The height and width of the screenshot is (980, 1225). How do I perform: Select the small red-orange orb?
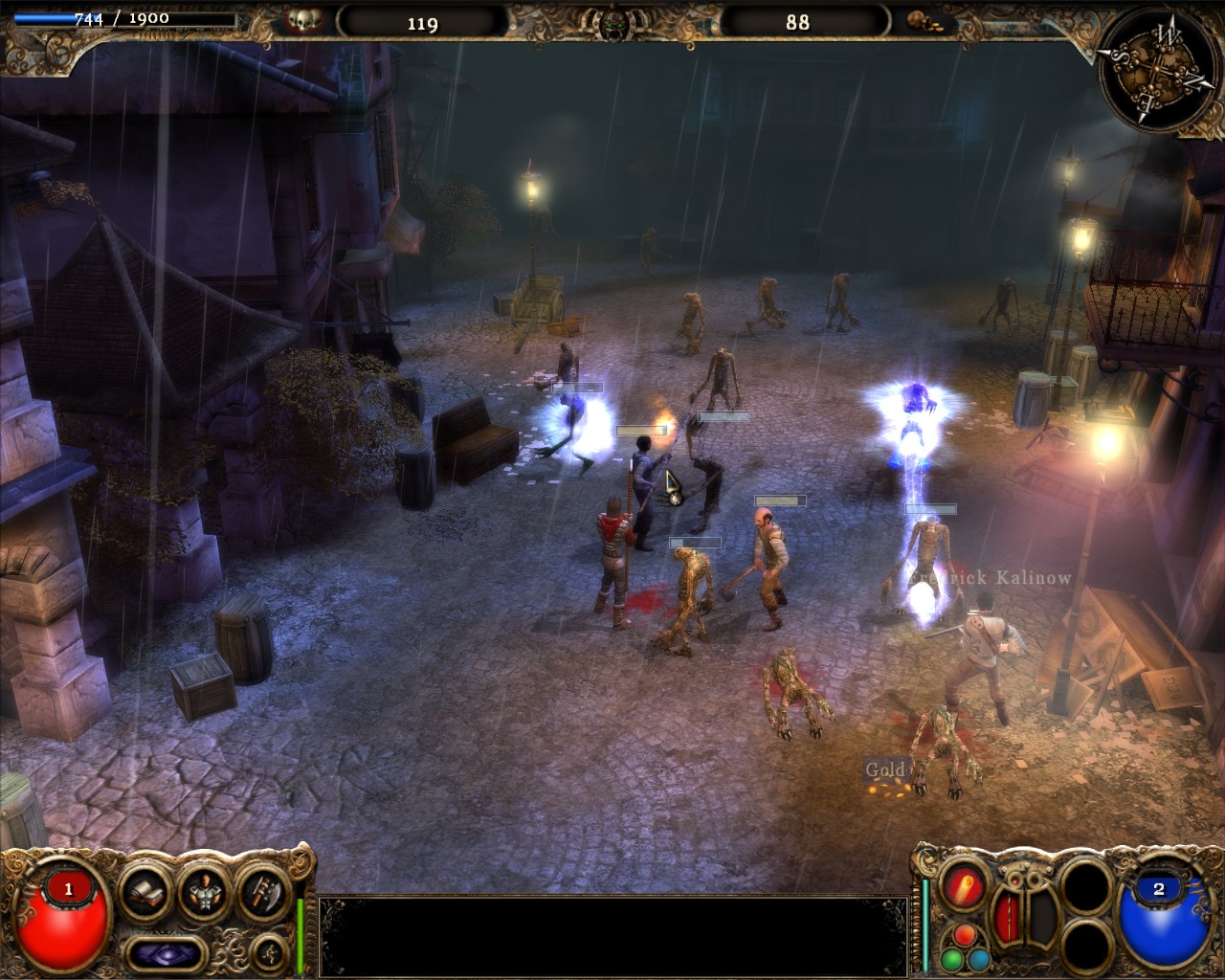[964, 935]
